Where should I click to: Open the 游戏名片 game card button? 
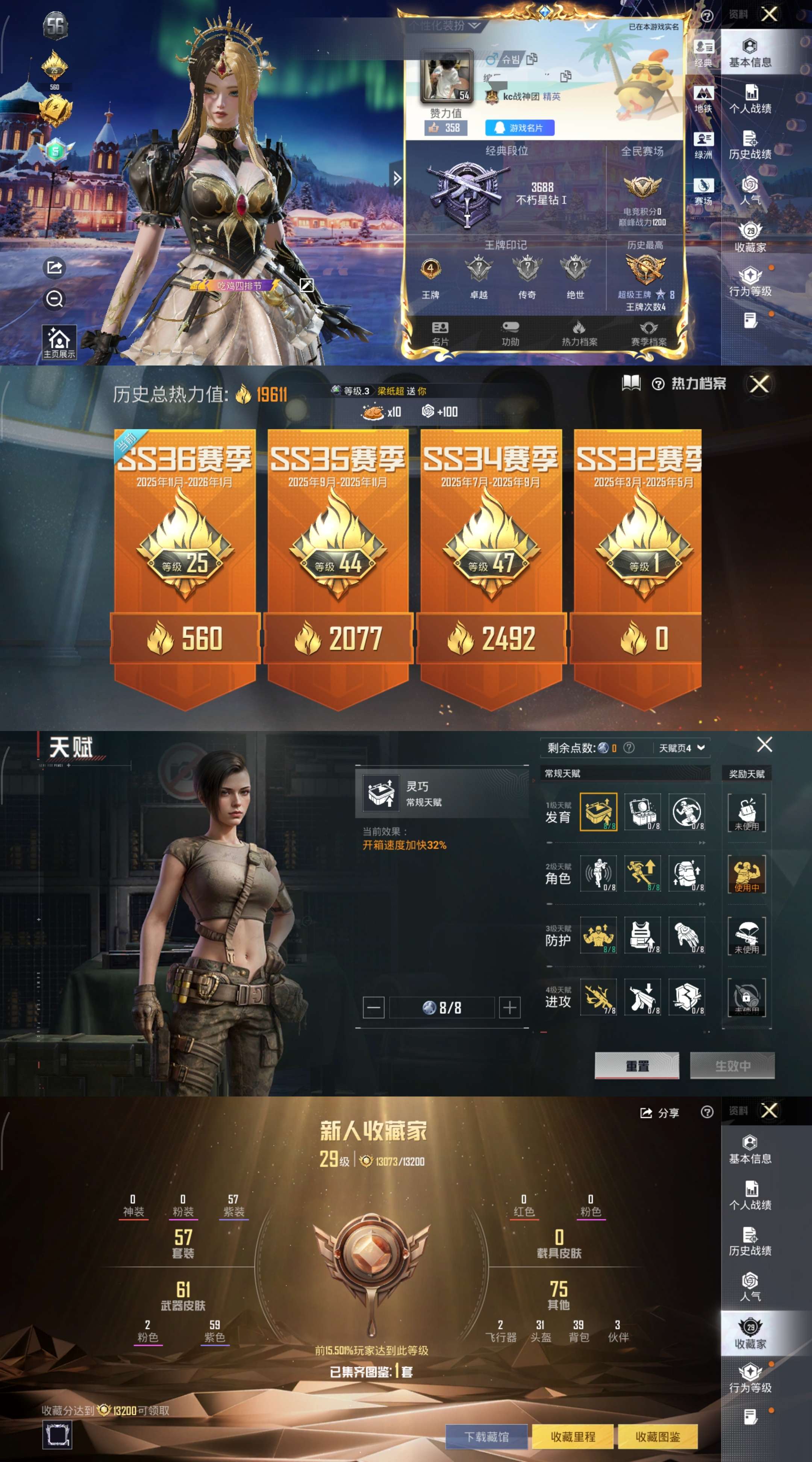[519, 128]
